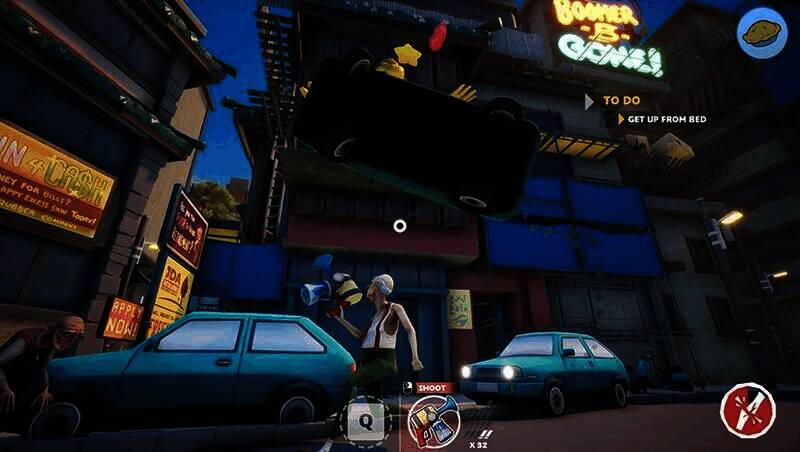Image resolution: width=800 pixels, height=452 pixels.
Task: Click the dashed-circle item slot
Action: click(x=365, y=420)
